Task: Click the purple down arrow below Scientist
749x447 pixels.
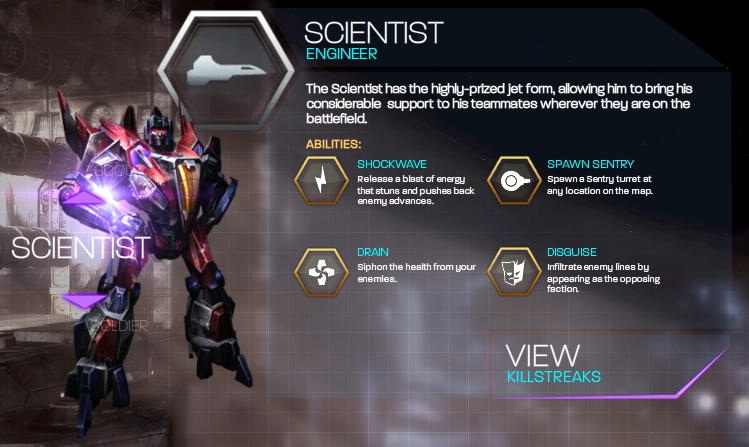Action: click(x=84, y=299)
